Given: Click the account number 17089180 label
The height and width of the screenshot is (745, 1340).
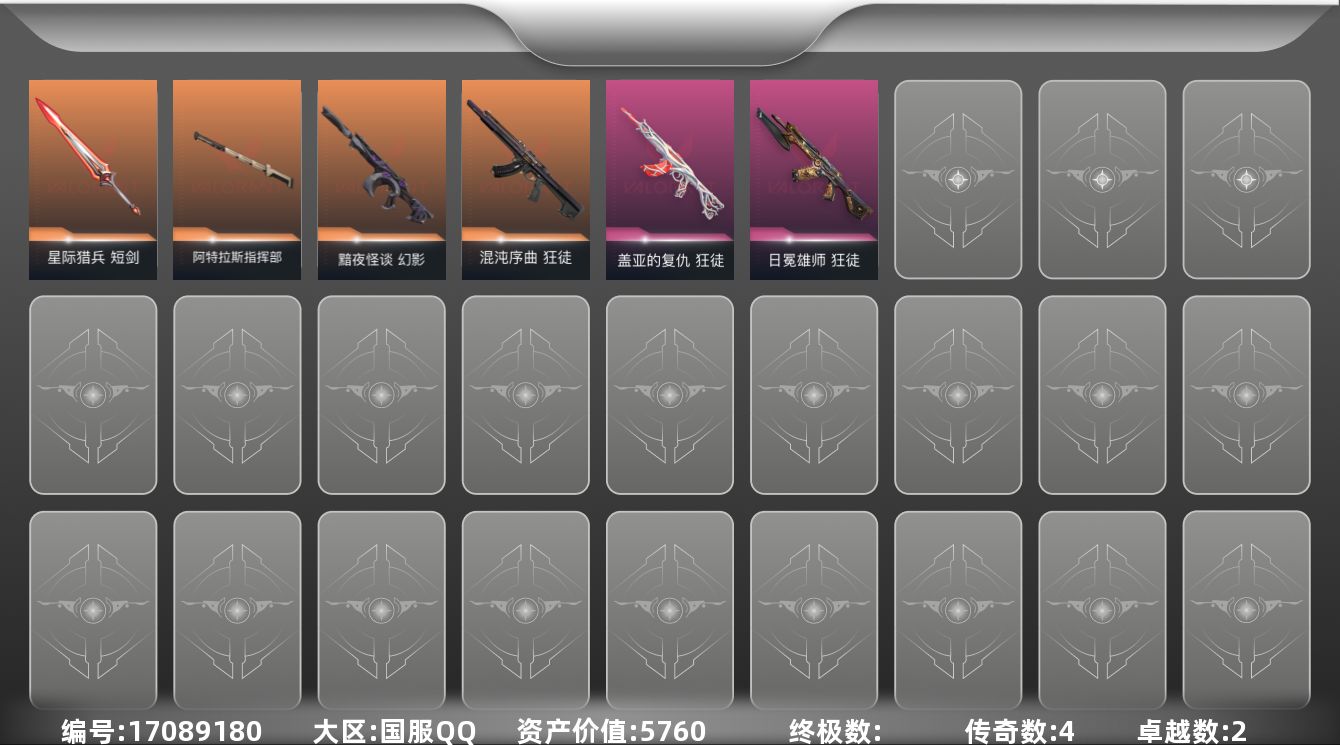Looking at the screenshot, I should tap(160, 729).
